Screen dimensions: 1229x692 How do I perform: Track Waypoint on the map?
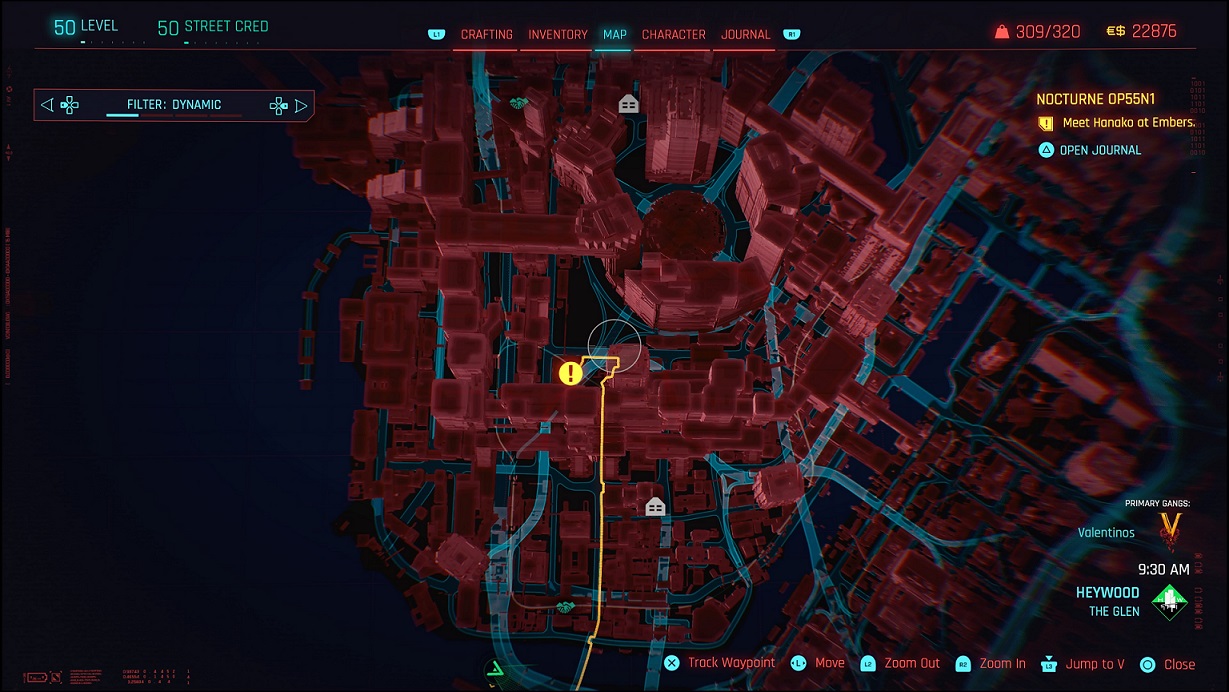click(x=721, y=663)
